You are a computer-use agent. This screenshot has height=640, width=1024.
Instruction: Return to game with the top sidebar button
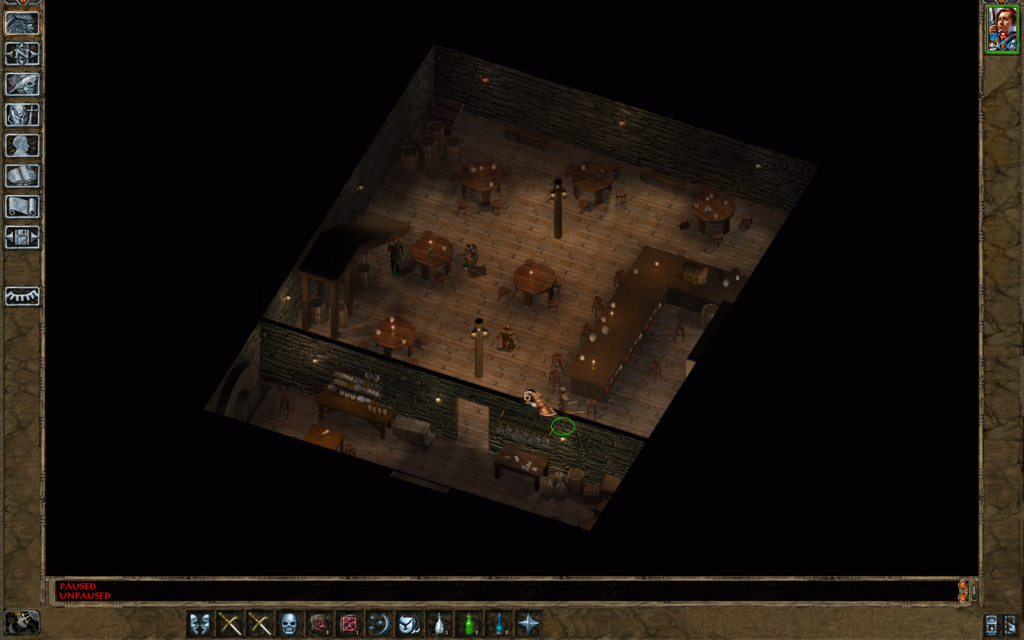click(x=22, y=23)
